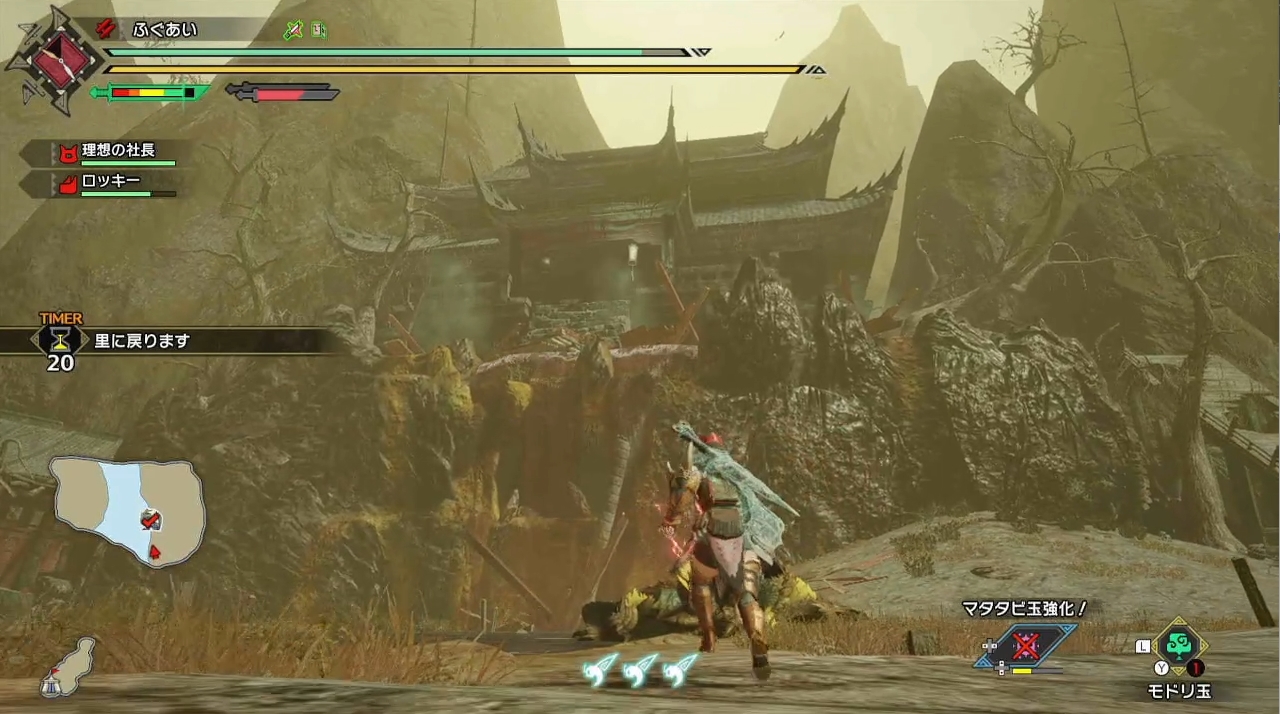Select the player name ふぐあい
The width and height of the screenshot is (1280, 714).
tap(165, 30)
